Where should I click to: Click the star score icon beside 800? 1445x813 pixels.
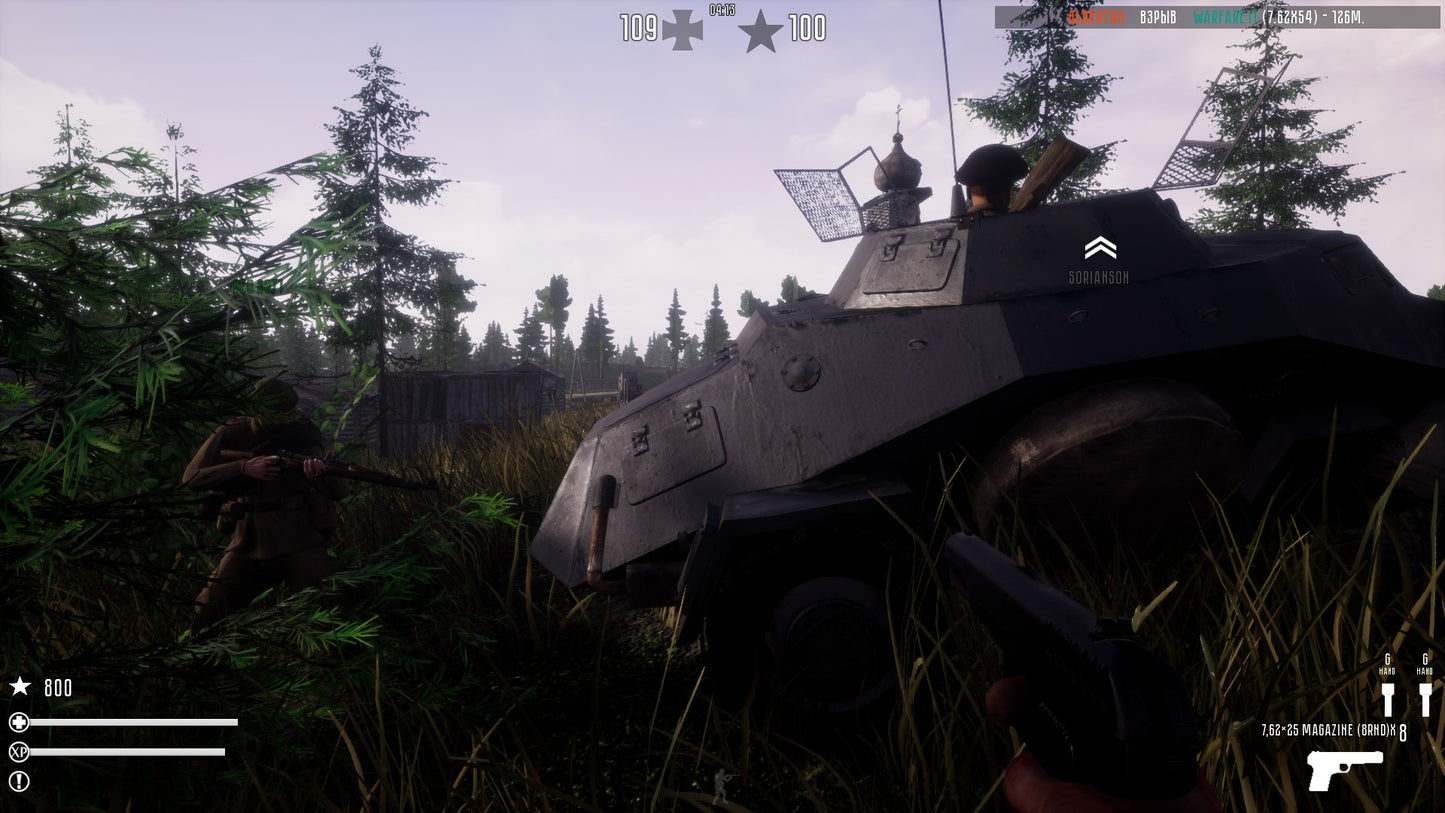(x=18, y=687)
